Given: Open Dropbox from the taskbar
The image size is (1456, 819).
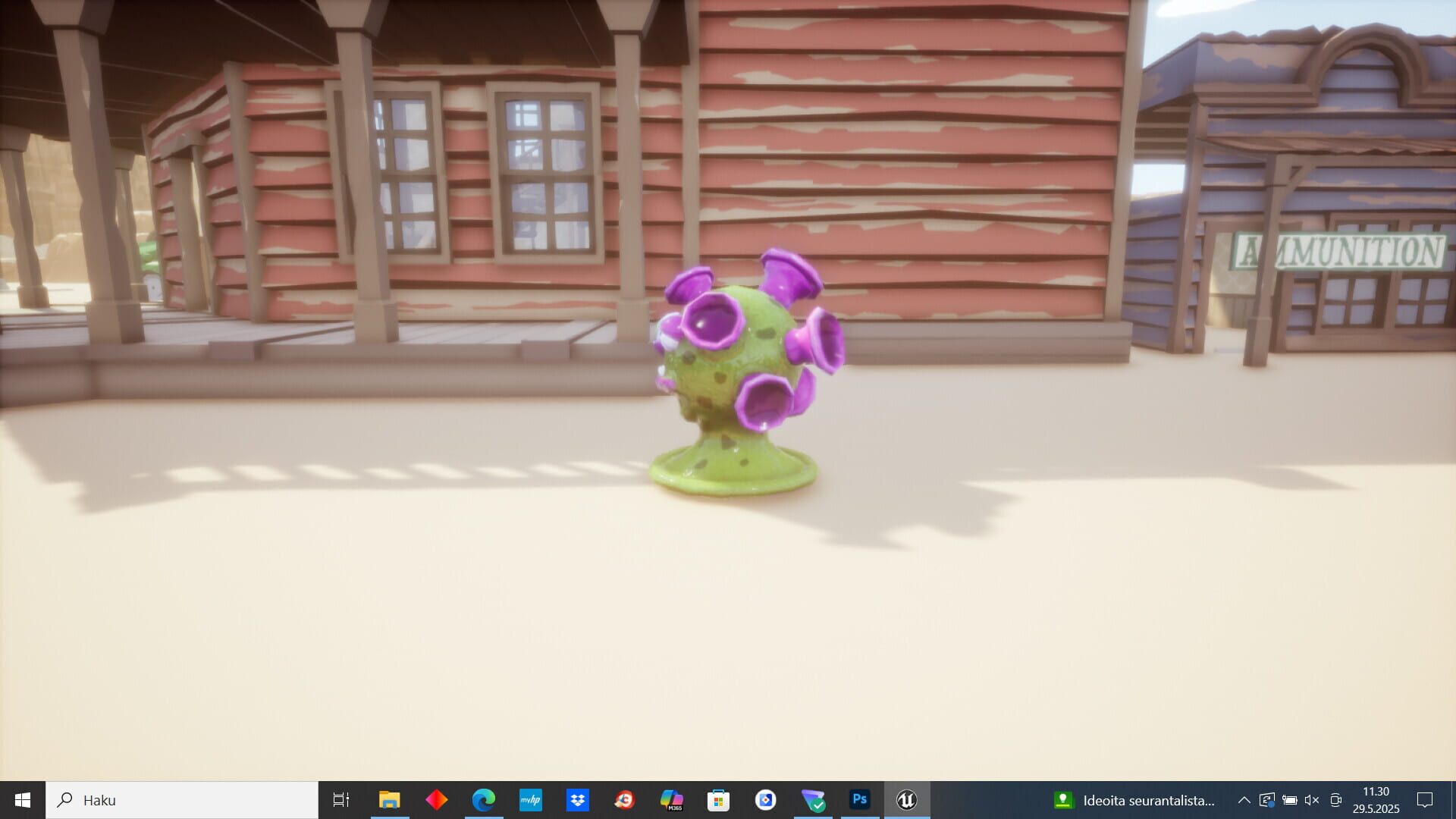Looking at the screenshot, I should pos(578,799).
